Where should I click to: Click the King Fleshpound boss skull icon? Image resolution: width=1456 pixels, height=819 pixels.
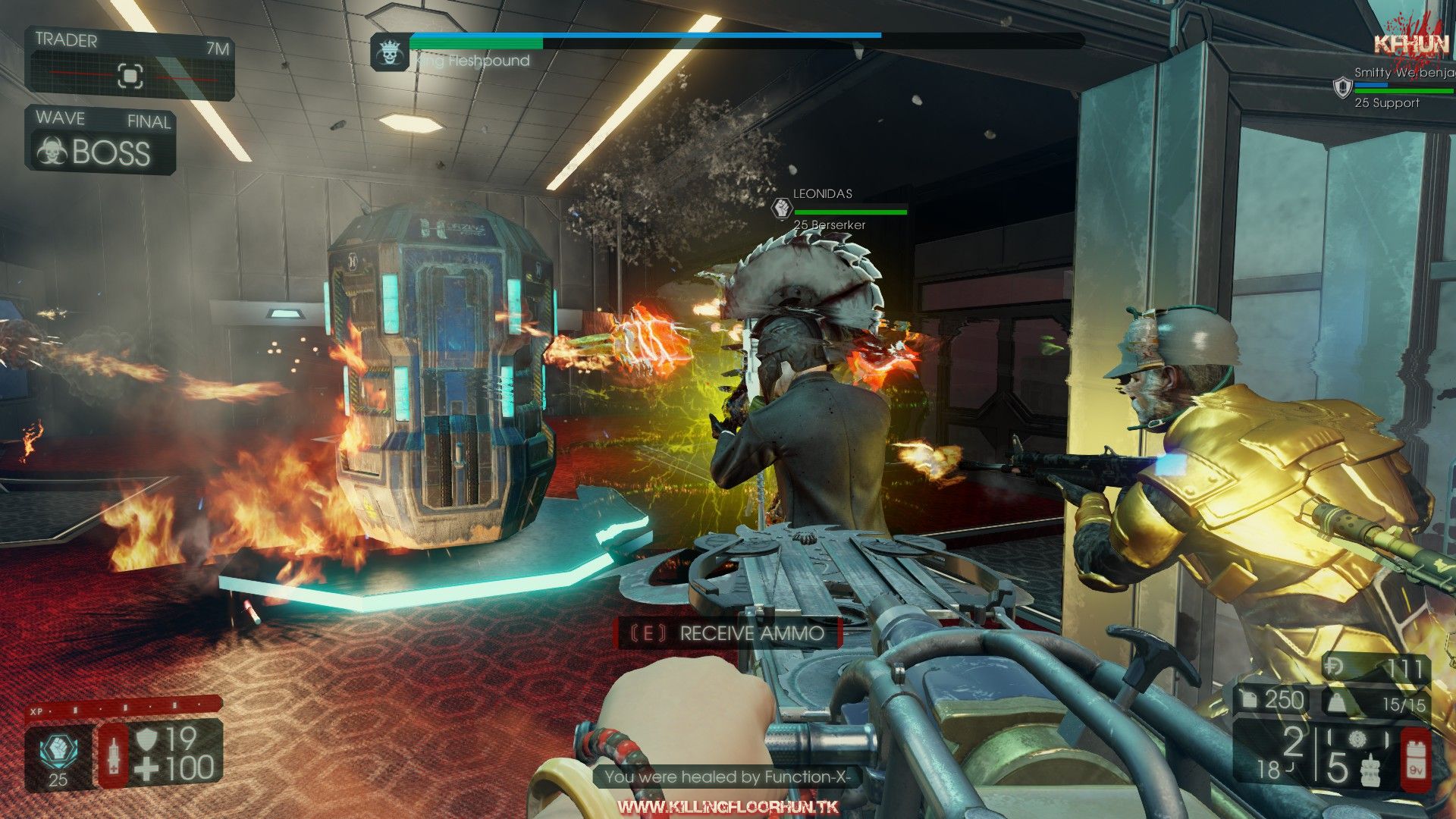388,53
